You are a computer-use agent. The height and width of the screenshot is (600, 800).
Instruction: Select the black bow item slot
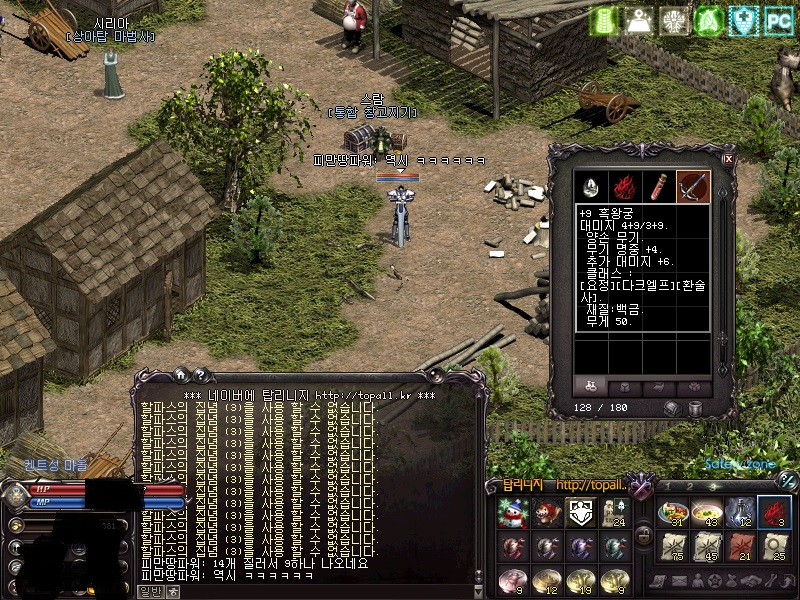tap(692, 186)
